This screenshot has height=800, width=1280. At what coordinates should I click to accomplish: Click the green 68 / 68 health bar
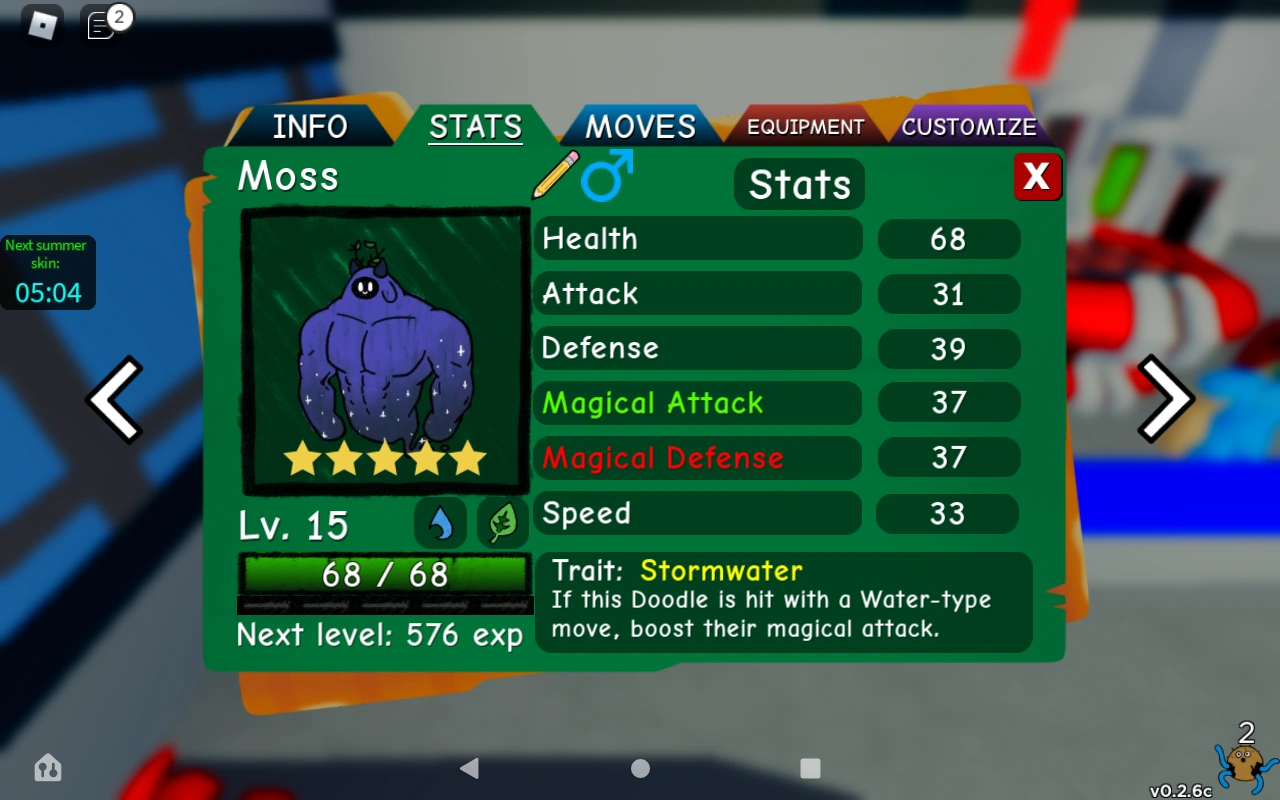(x=385, y=575)
